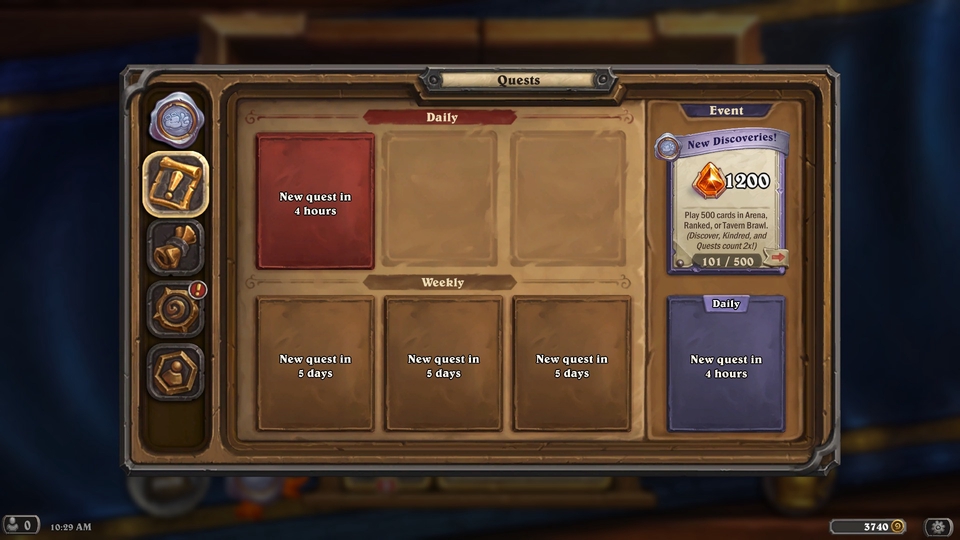Image resolution: width=960 pixels, height=540 pixels.
Task: Open the gear settings button
Action: pyautogui.click(x=938, y=526)
